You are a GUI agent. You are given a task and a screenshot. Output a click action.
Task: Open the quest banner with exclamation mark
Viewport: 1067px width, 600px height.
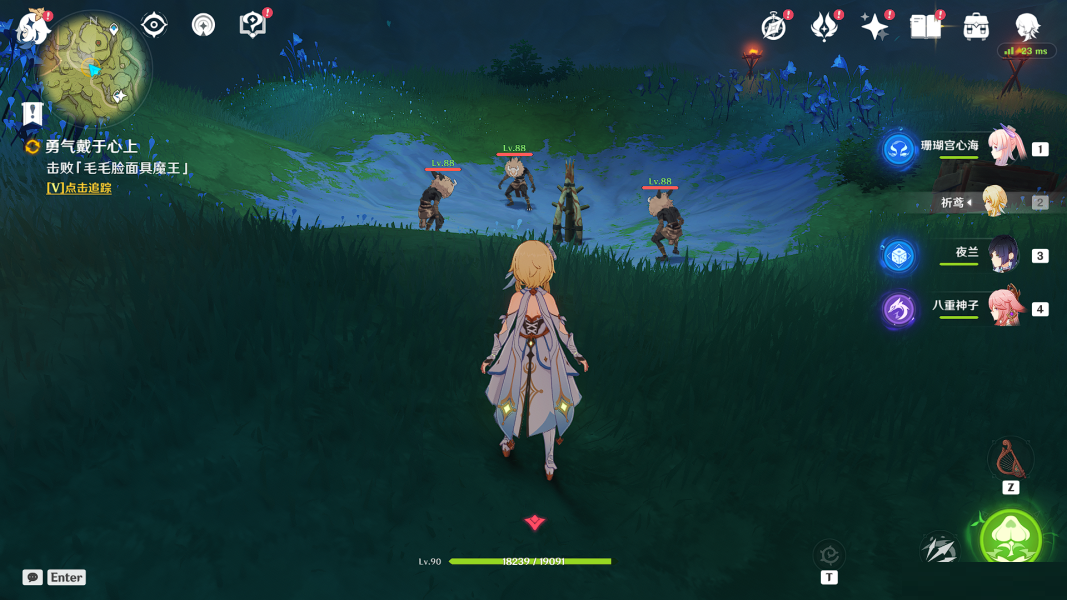coord(33,112)
